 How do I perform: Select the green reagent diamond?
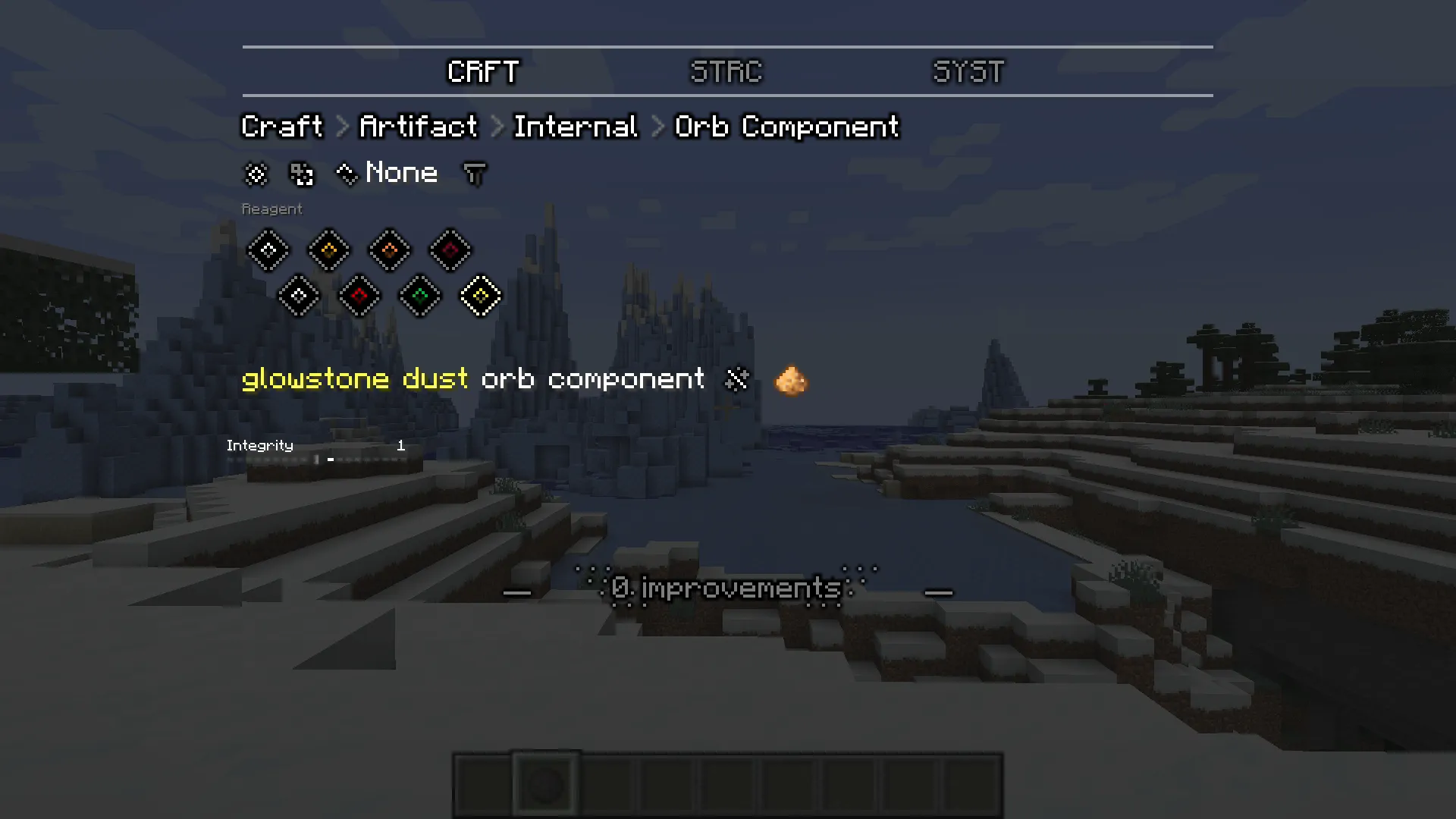pyautogui.click(x=420, y=296)
